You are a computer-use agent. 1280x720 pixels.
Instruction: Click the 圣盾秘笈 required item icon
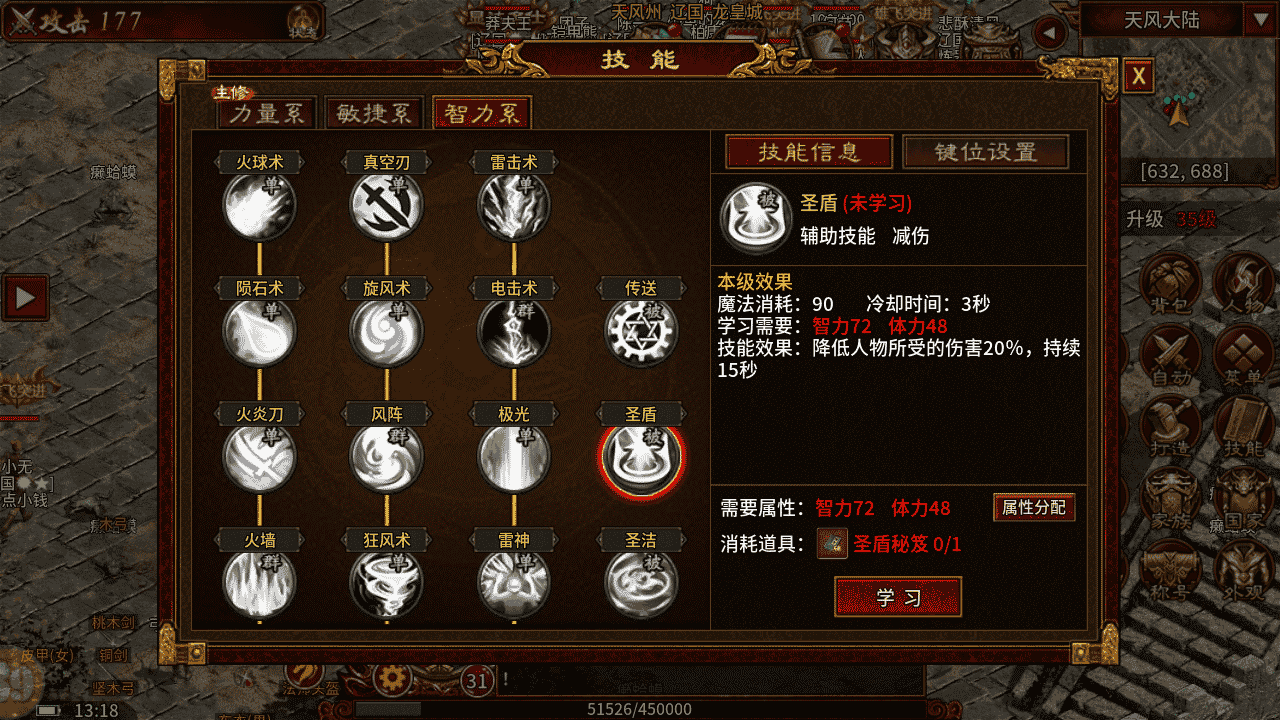coord(832,543)
